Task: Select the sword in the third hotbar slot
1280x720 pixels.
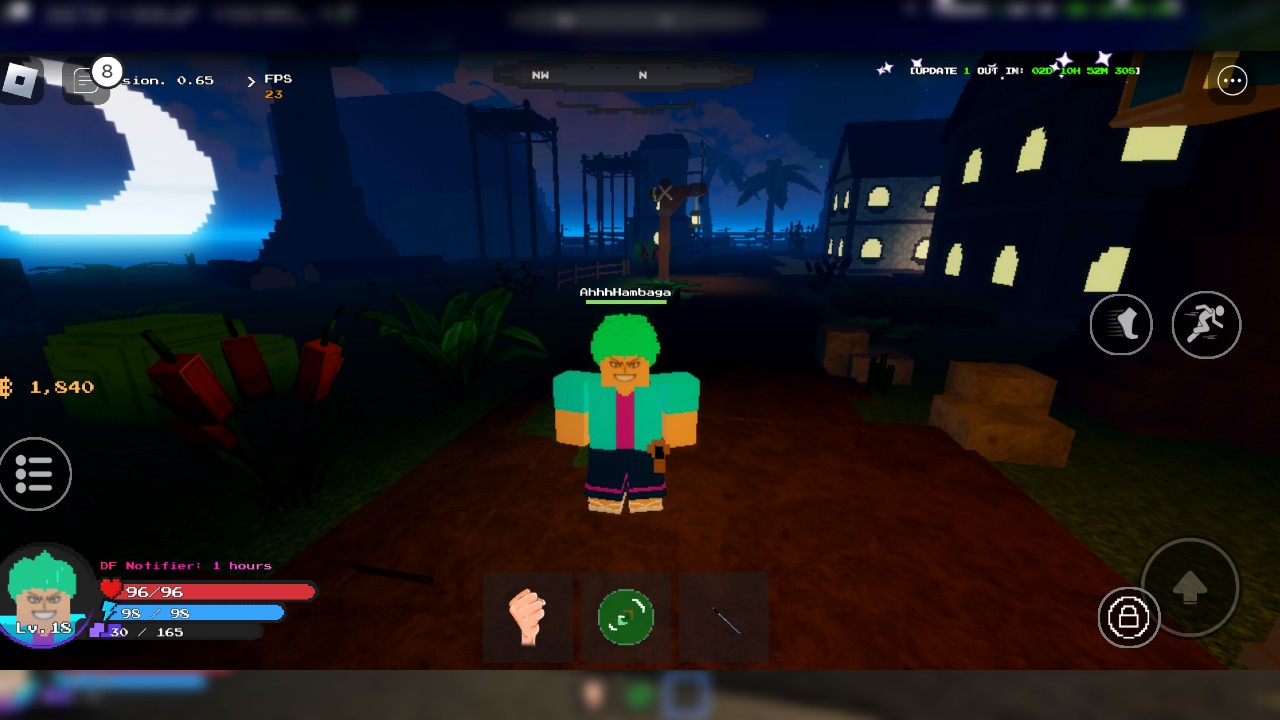Action: tap(724, 617)
